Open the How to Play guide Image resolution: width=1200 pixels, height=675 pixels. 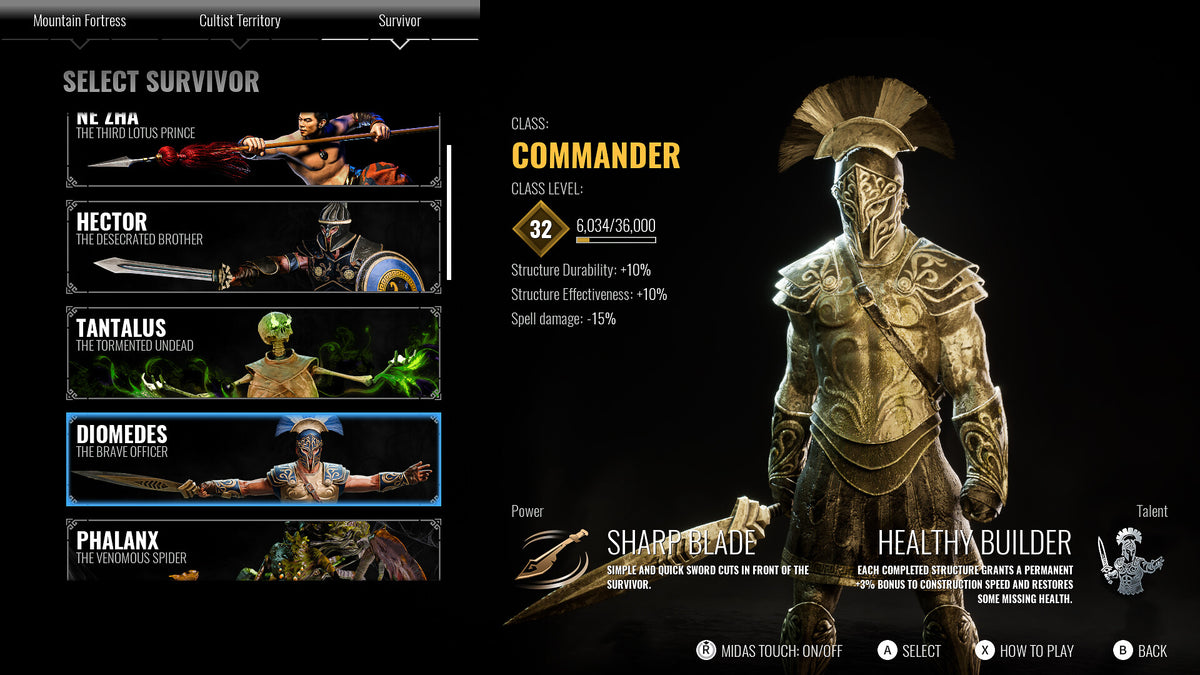tap(1024, 651)
